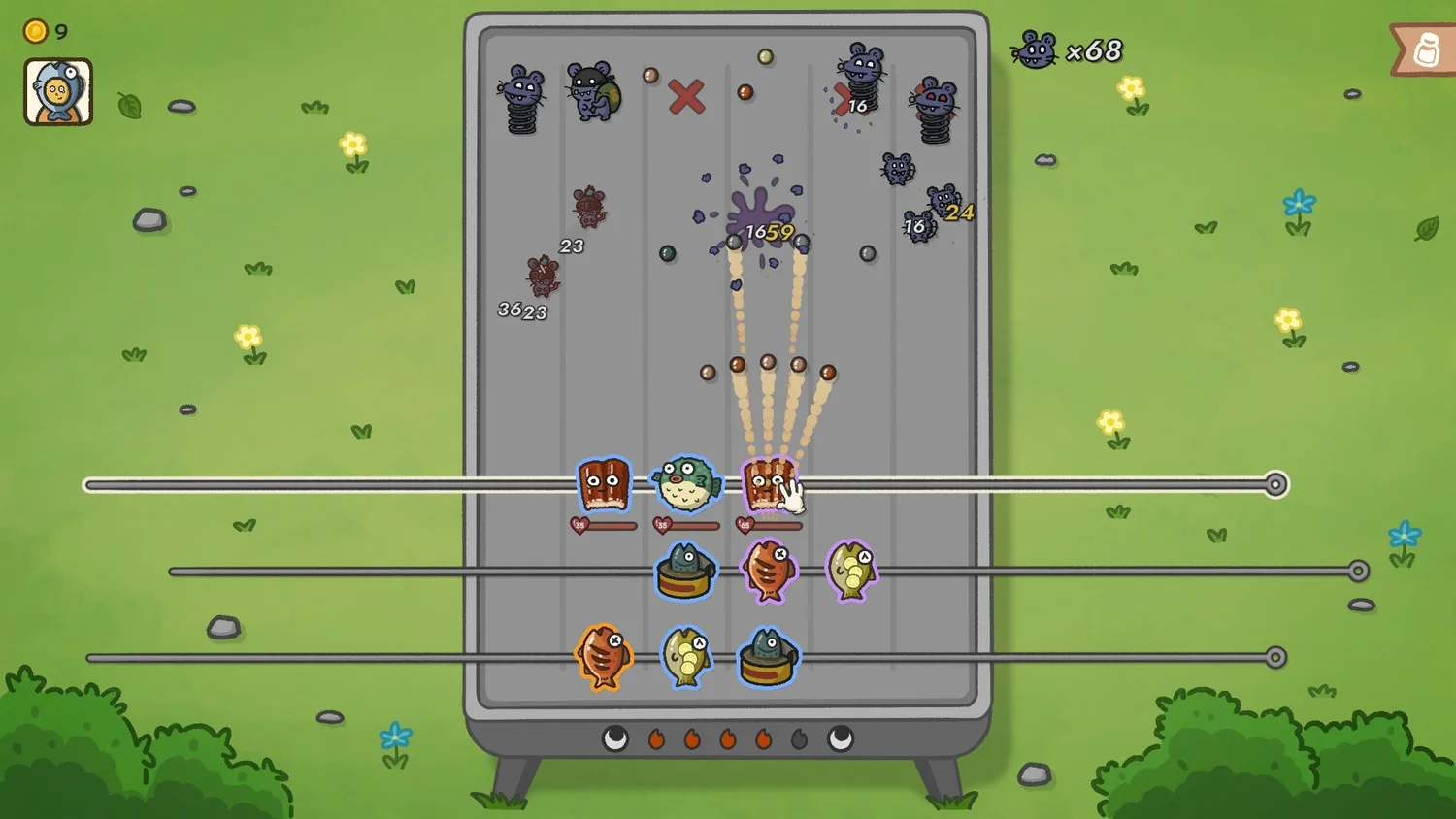
Task: Select the blue-outlined lemon fish
Action: coord(686,656)
